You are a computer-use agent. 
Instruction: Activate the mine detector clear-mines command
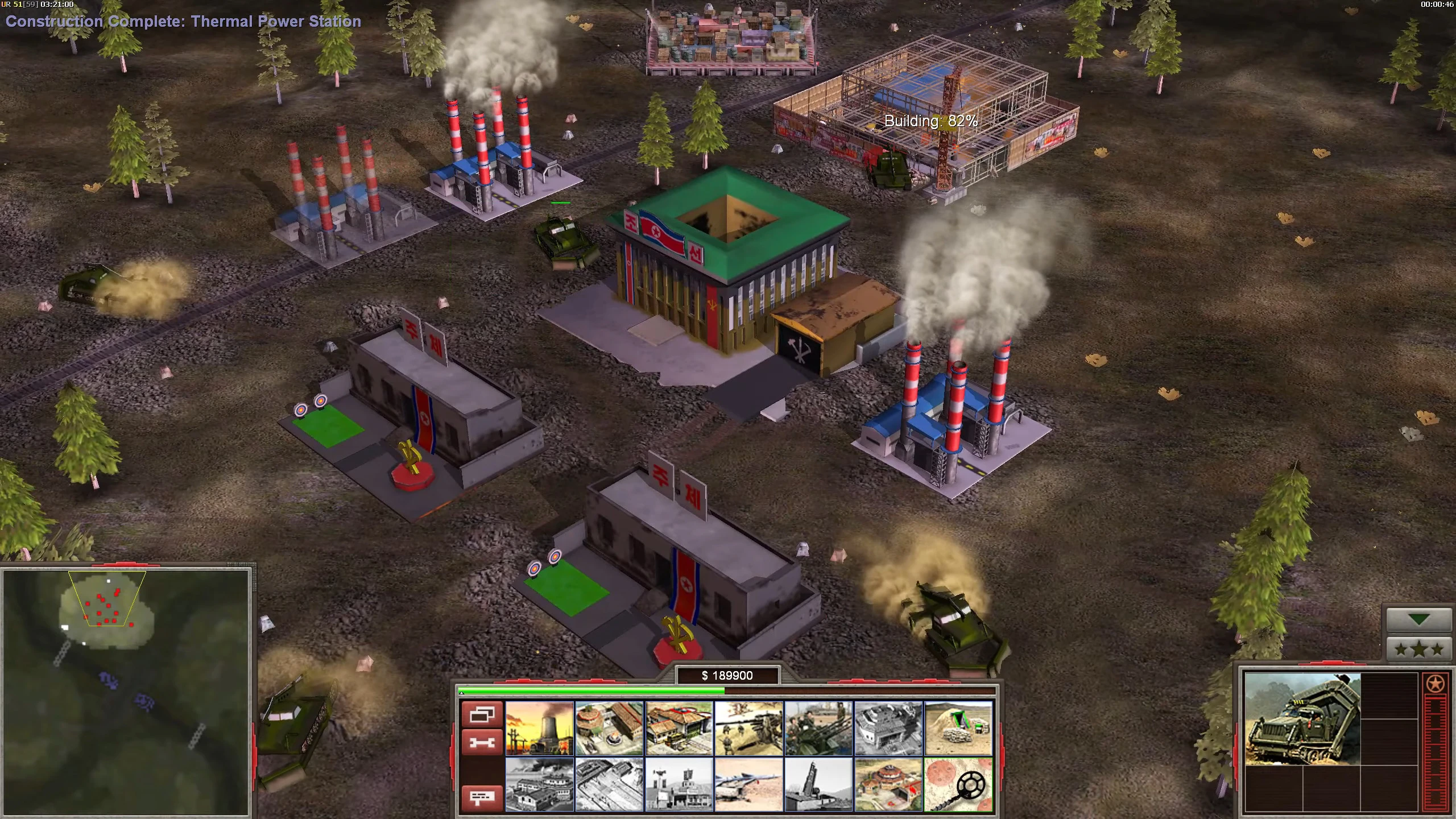[x=958, y=784]
